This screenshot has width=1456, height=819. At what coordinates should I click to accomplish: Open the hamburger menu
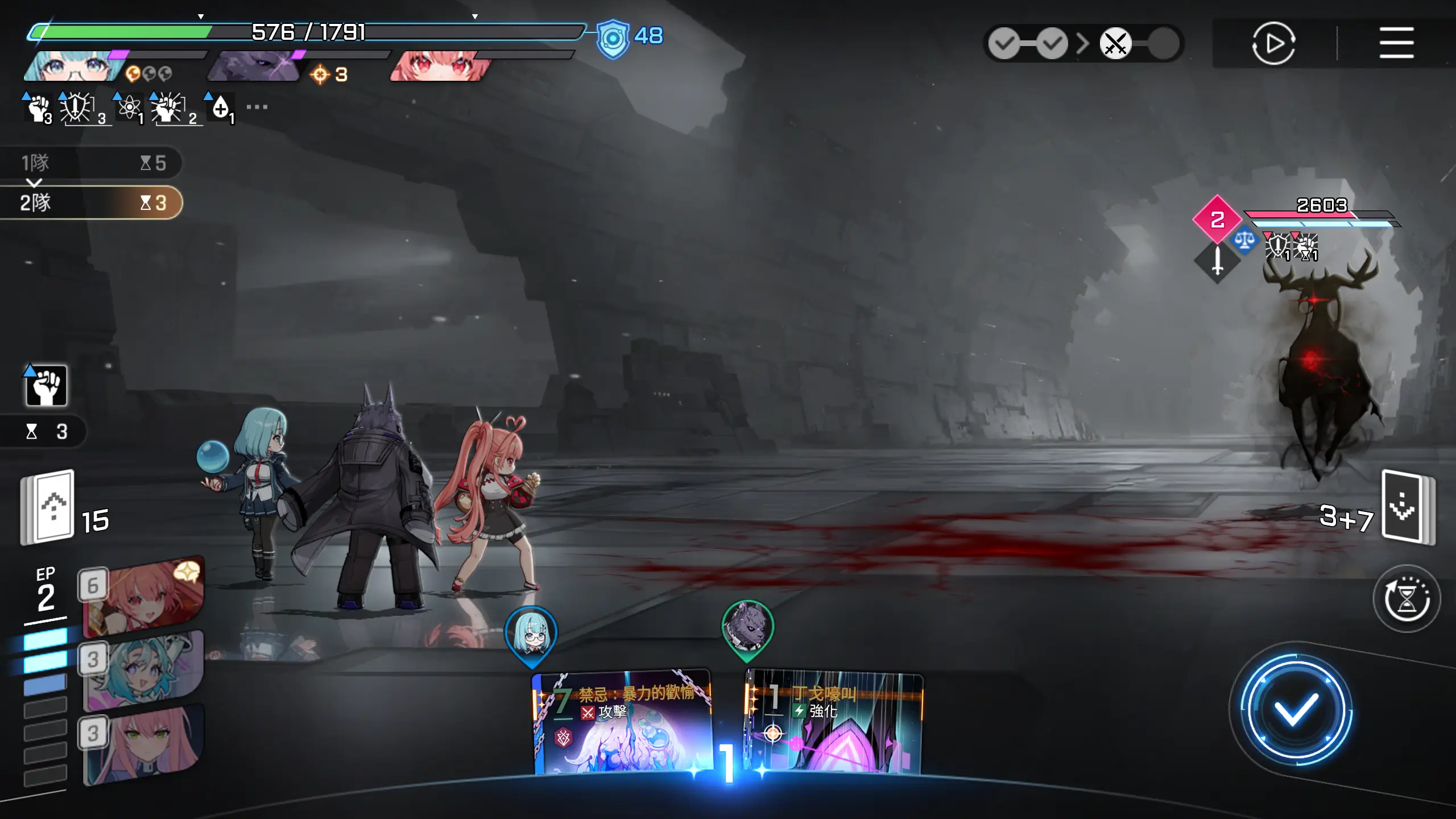pos(1396,43)
